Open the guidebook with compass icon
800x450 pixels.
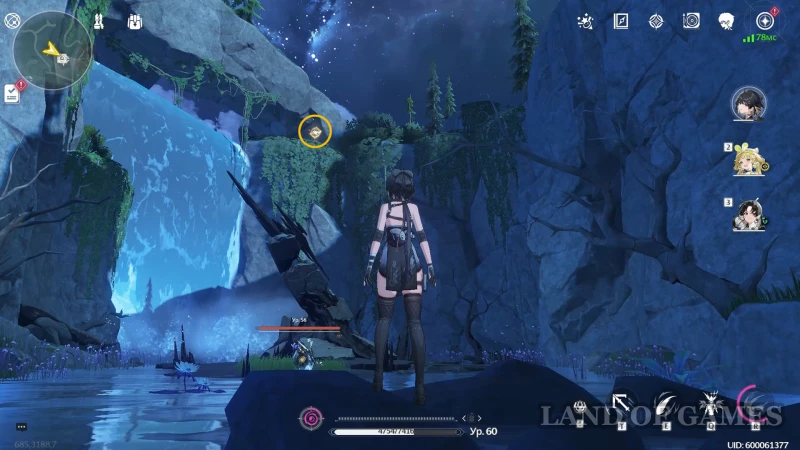(x=621, y=20)
